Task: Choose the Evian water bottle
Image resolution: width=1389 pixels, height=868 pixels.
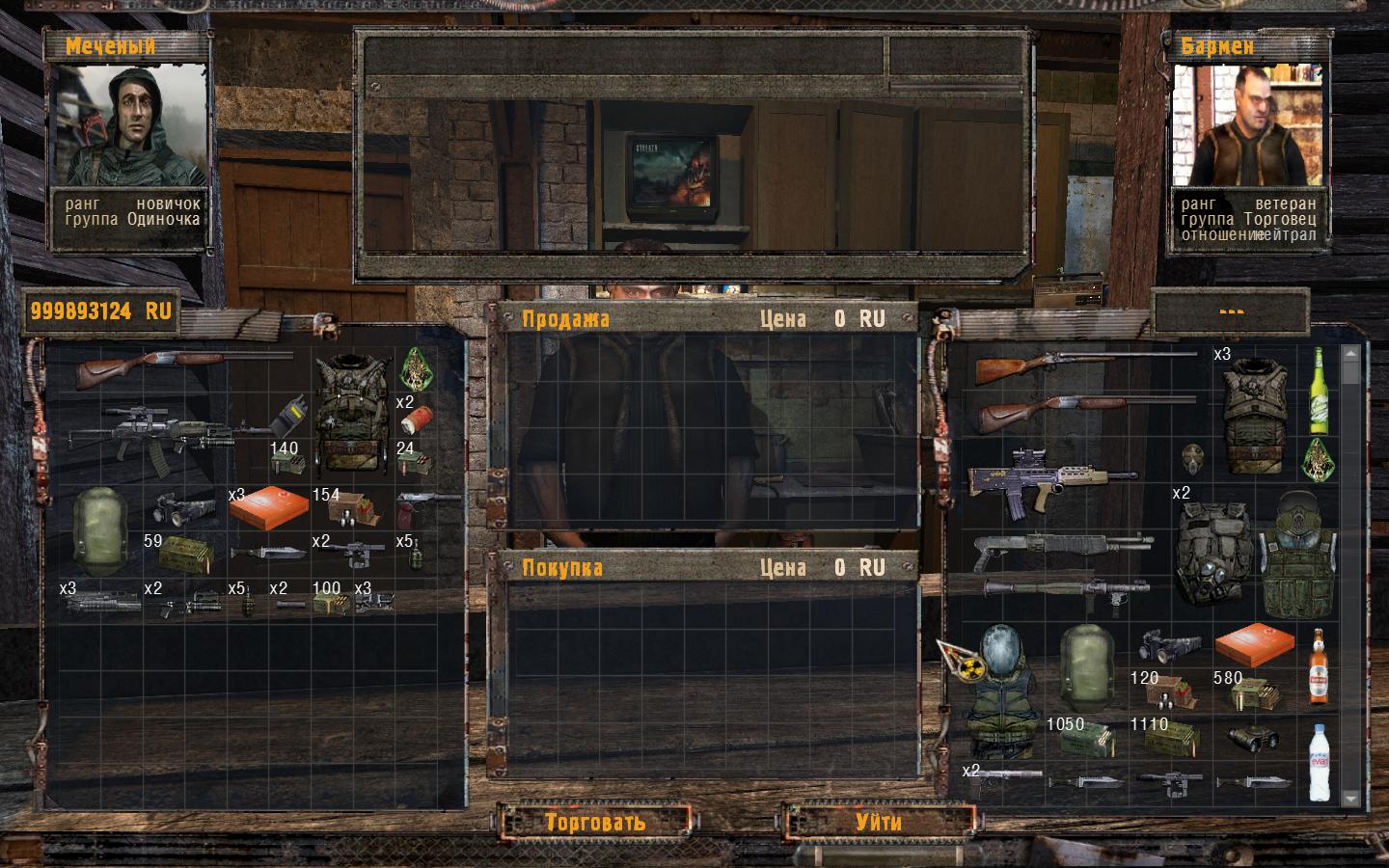Action: [x=1319, y=760]
